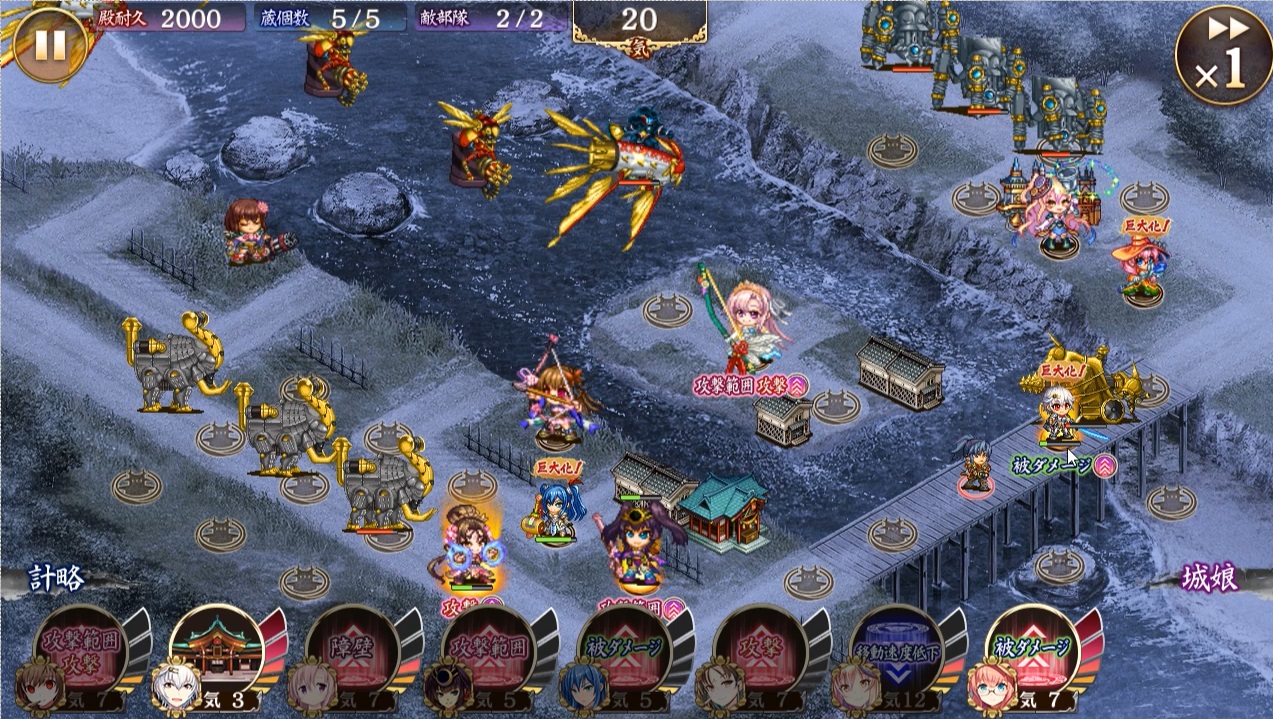1273x719 pixels.
Task: Pause the battle
Action: click(x=49, y=43)
